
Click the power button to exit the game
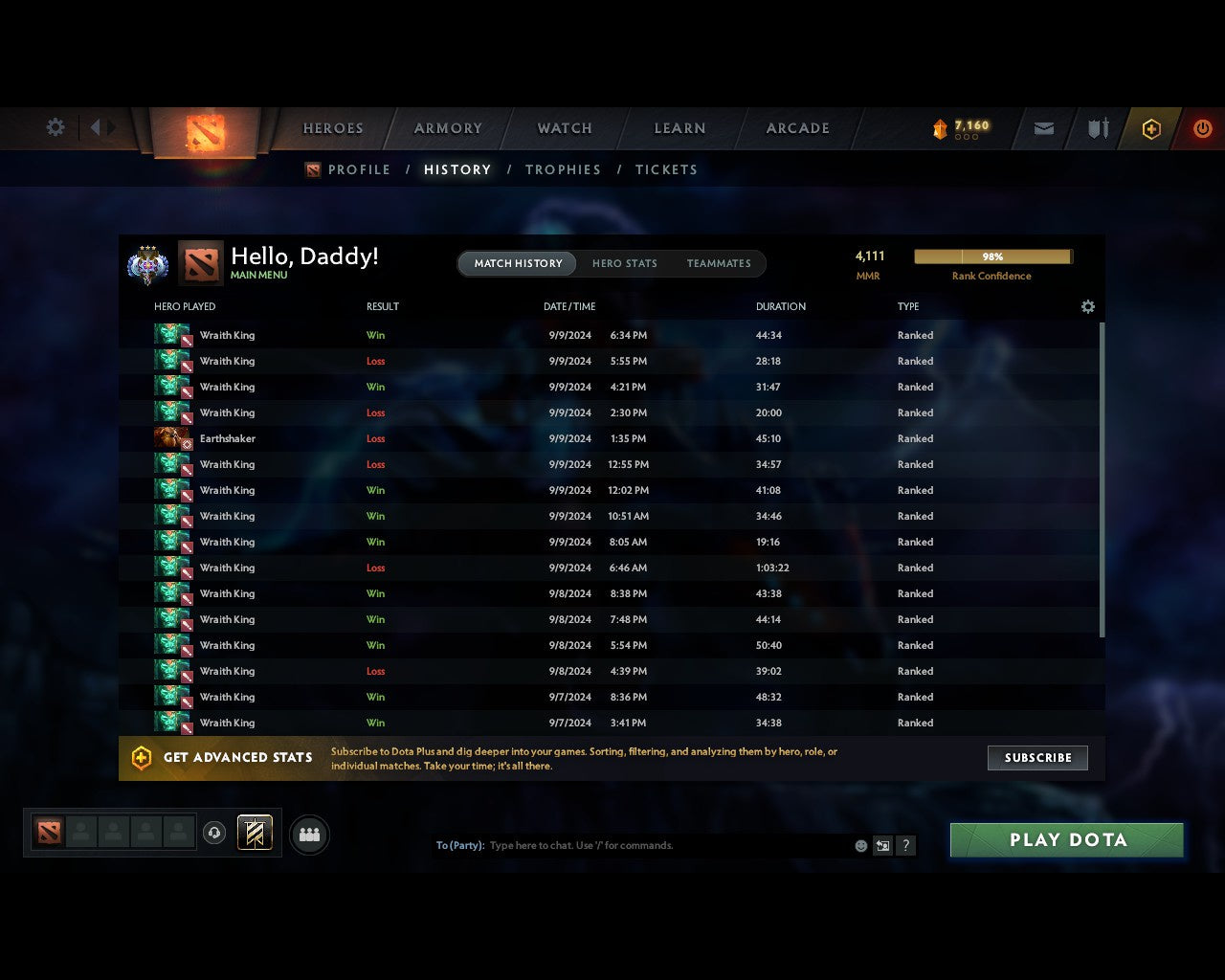(1202, 128)
